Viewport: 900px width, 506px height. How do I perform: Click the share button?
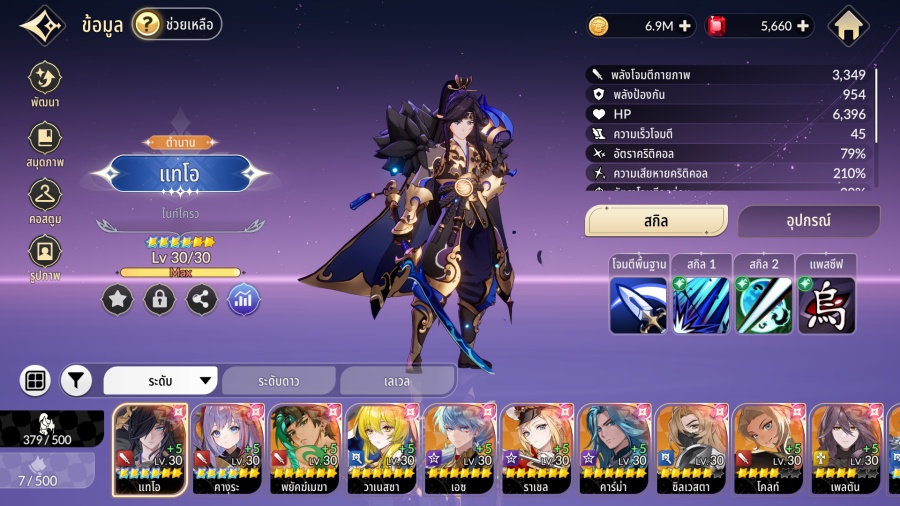(202, 298)
